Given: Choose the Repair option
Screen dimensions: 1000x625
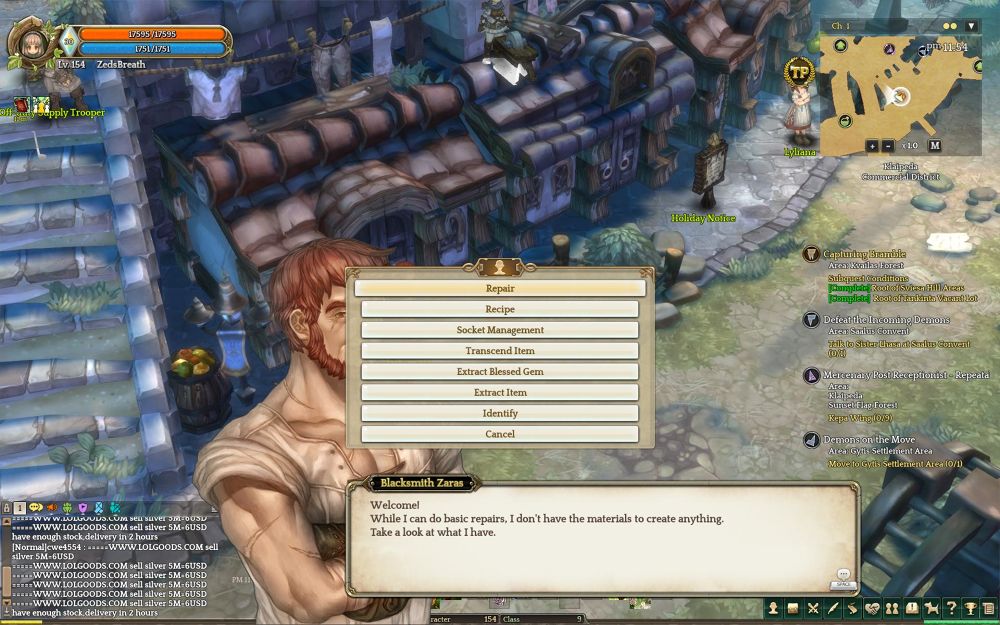Looking at the screenshot, I should coord(500,288).
